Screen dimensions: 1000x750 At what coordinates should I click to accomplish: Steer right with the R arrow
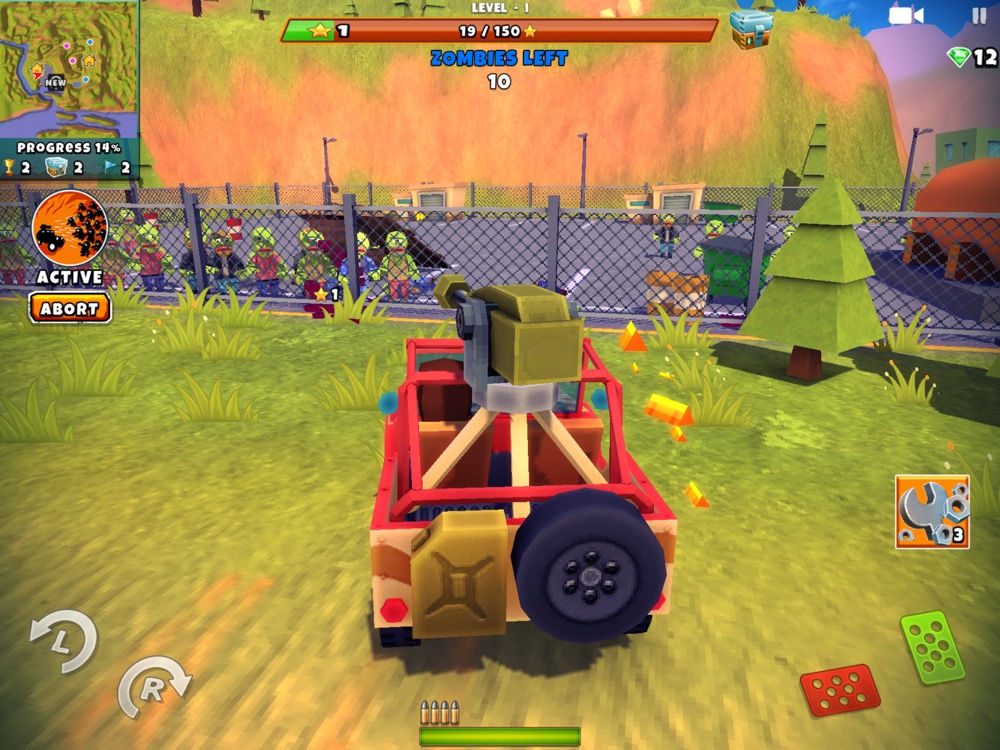pyautogui.click(x=153, y=686)
